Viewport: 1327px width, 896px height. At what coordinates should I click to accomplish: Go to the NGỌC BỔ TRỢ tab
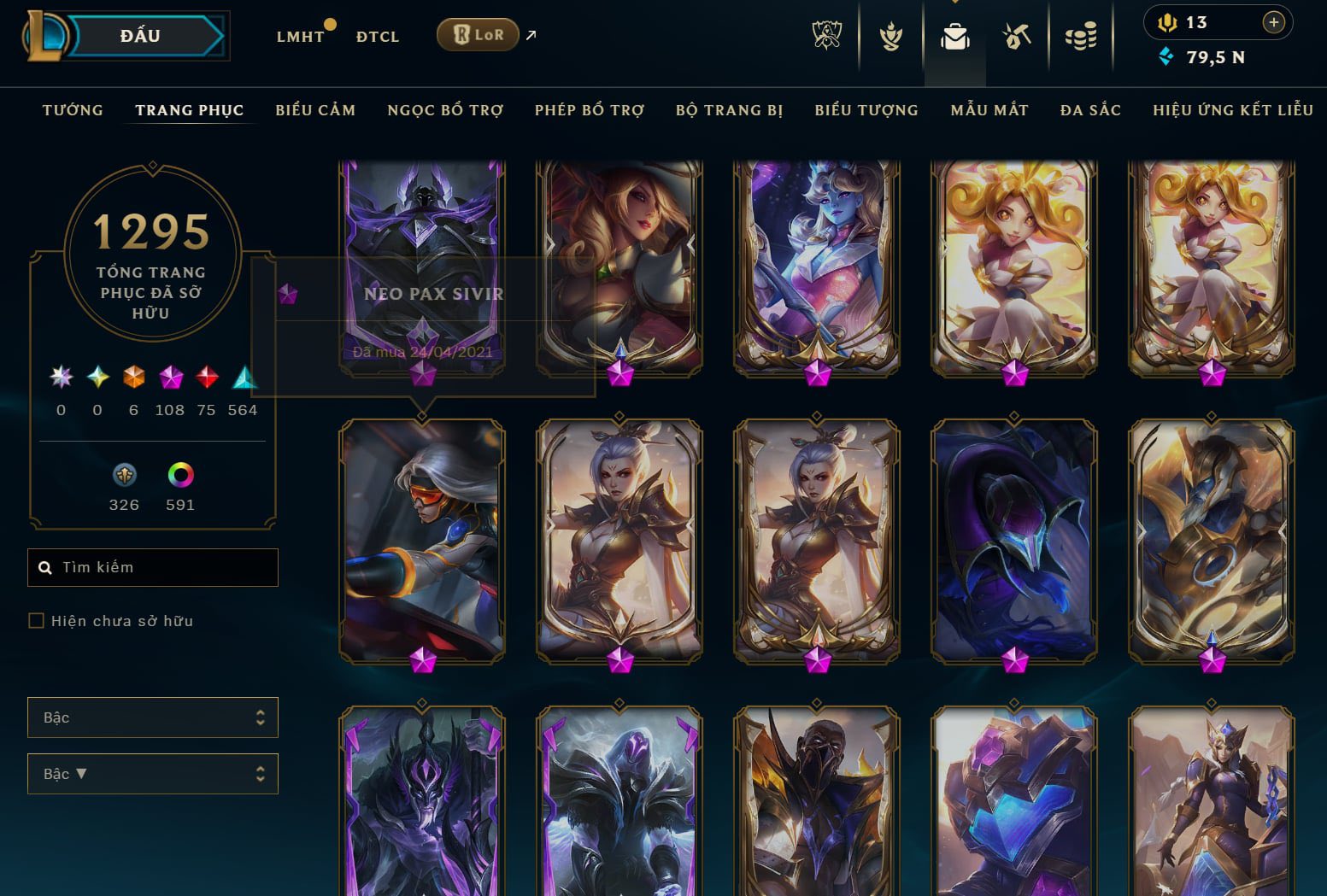point(445,110)
